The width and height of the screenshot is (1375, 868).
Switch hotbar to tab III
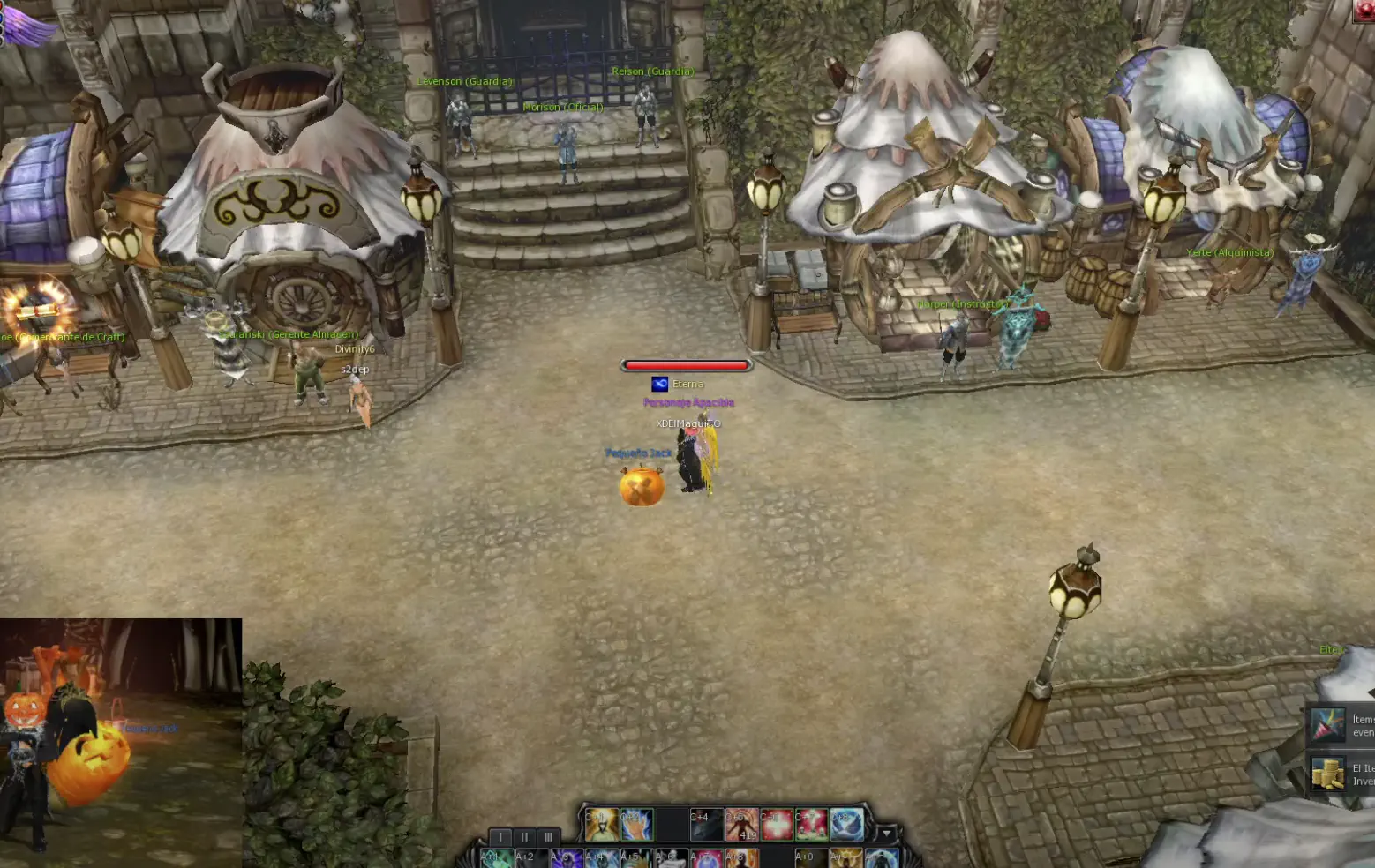click(x=548, y=836)
